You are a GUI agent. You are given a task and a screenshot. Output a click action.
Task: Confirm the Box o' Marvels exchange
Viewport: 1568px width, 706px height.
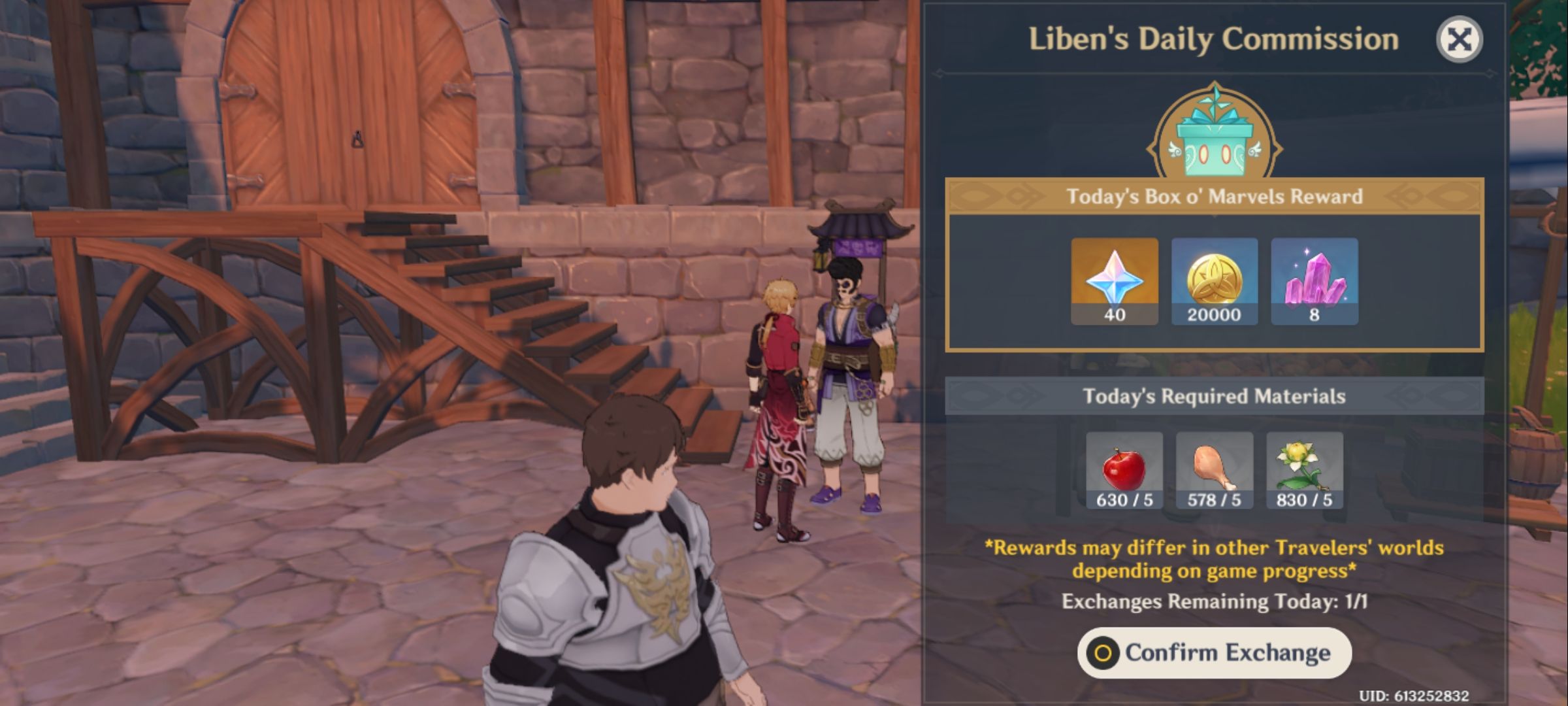(1214, 652)
